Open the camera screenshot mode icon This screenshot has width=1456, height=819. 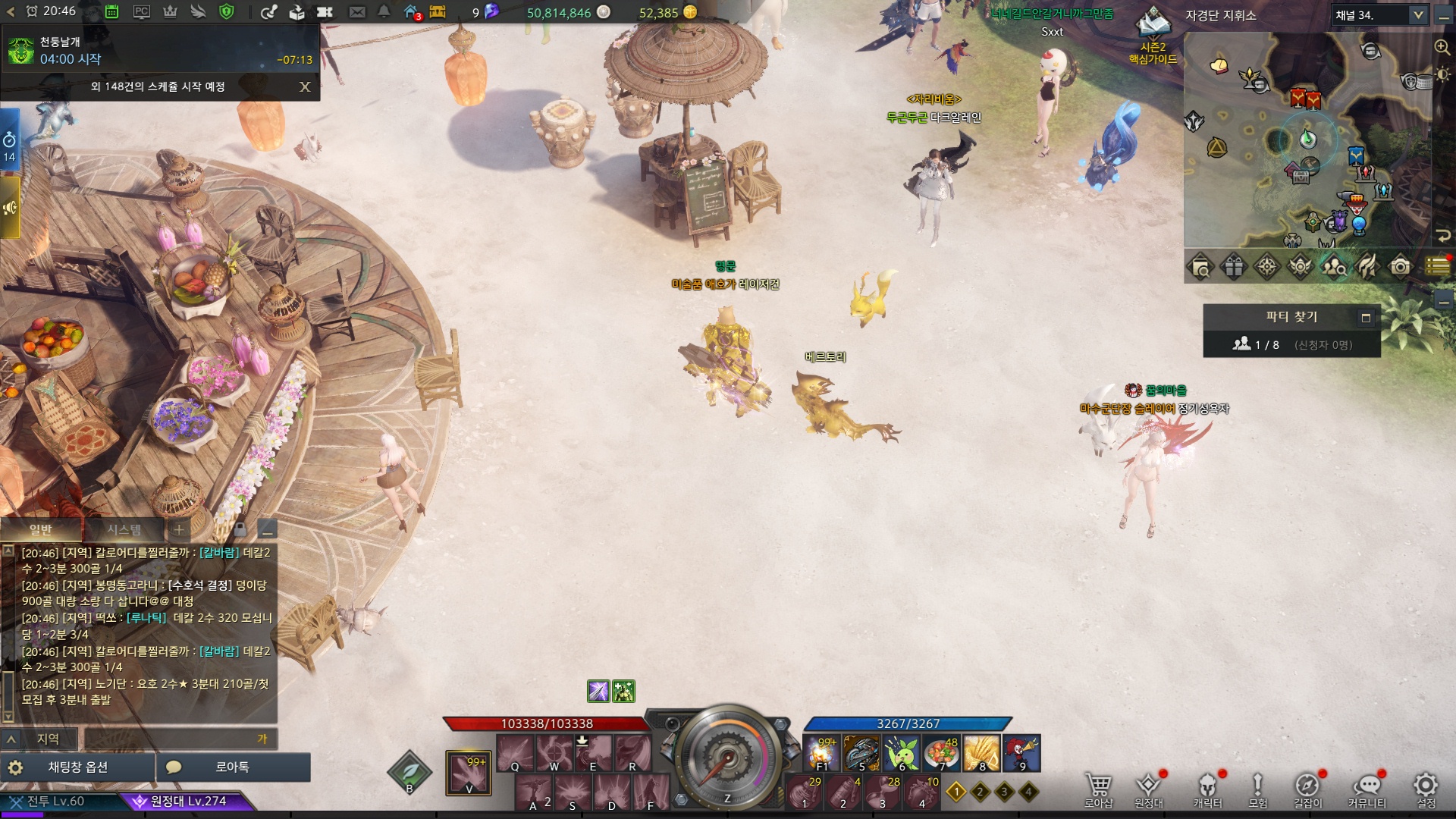click(1400, 267)
